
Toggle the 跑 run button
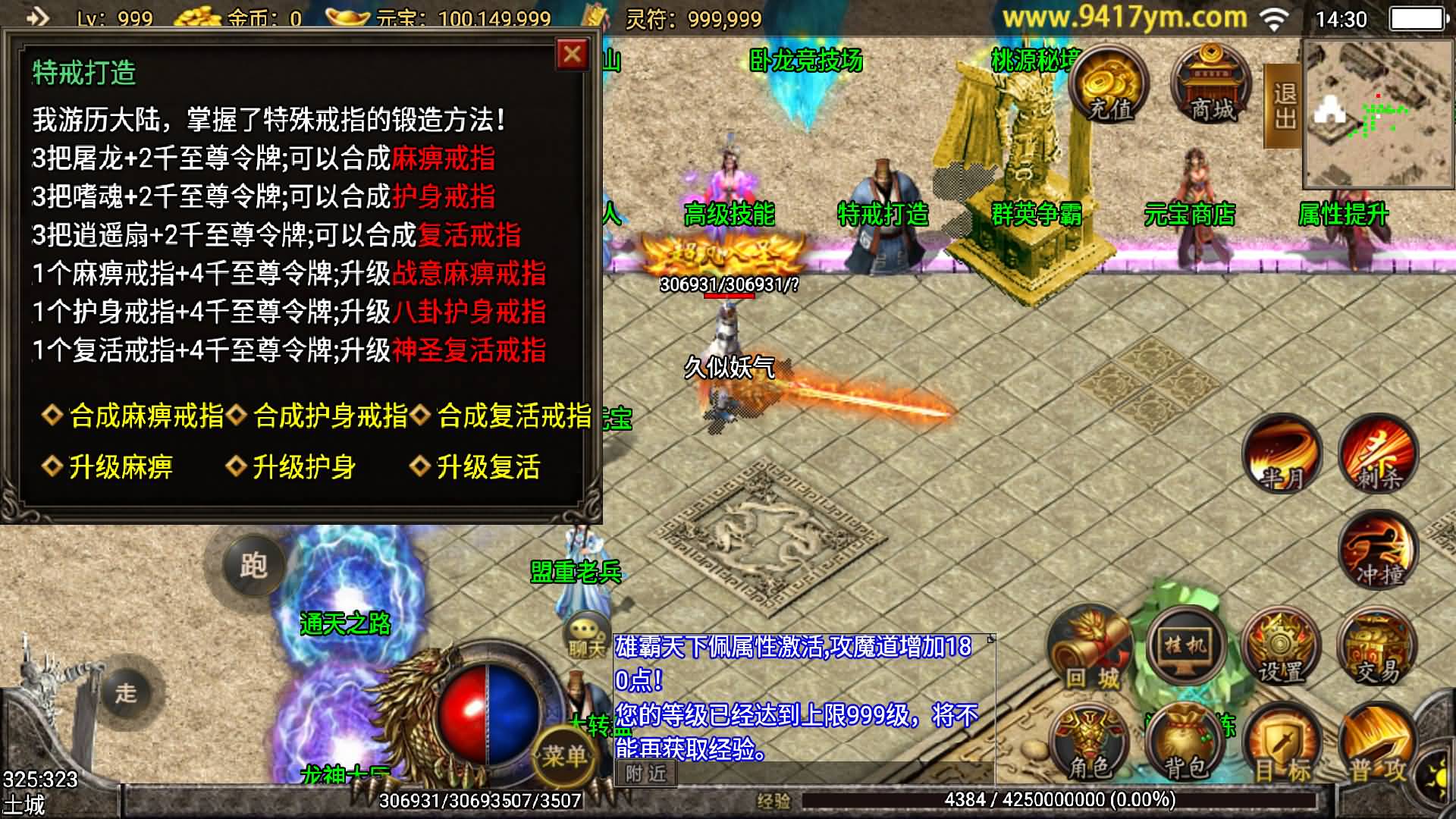[x=253, y=565]
